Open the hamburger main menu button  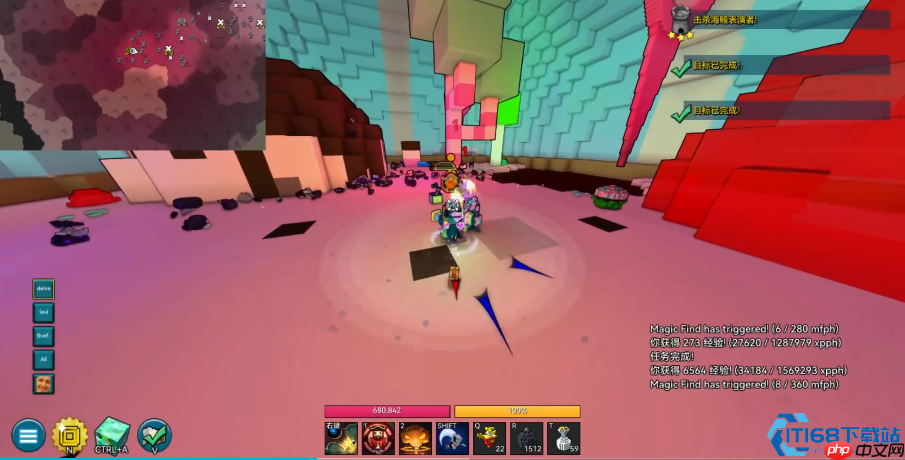point(28,435)
